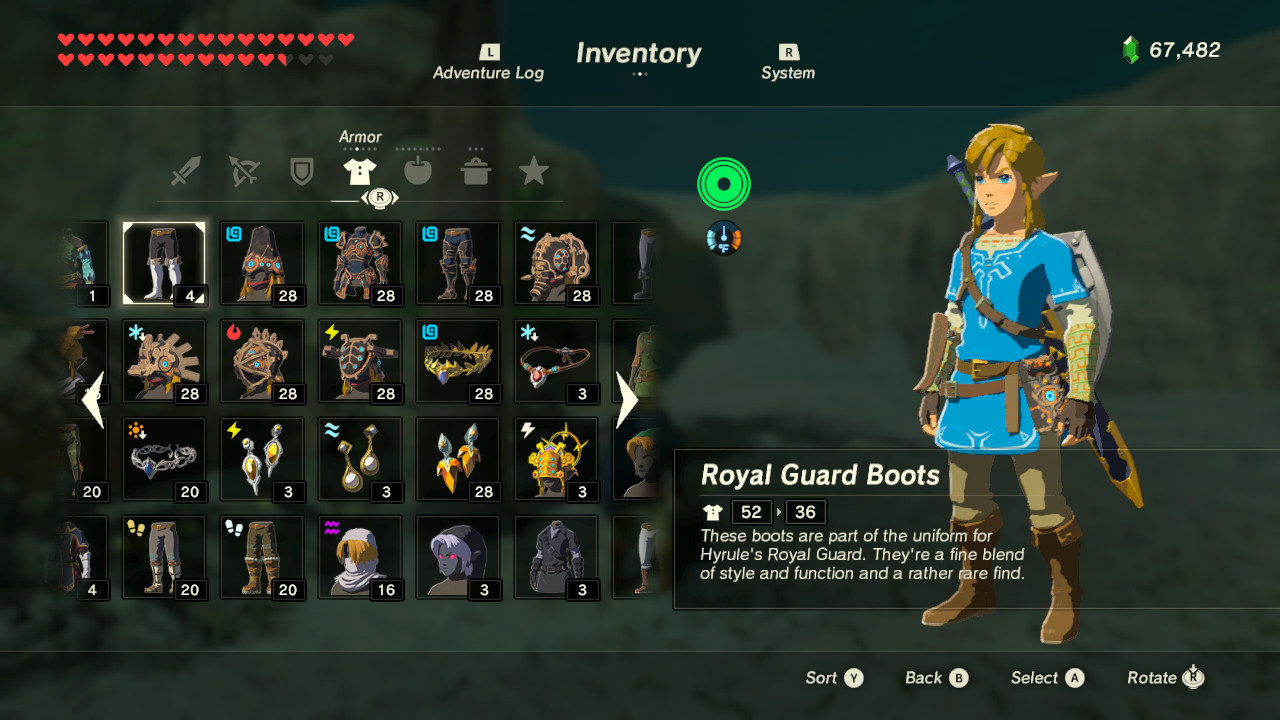Open the System menu with R

(x=787, y=62)
